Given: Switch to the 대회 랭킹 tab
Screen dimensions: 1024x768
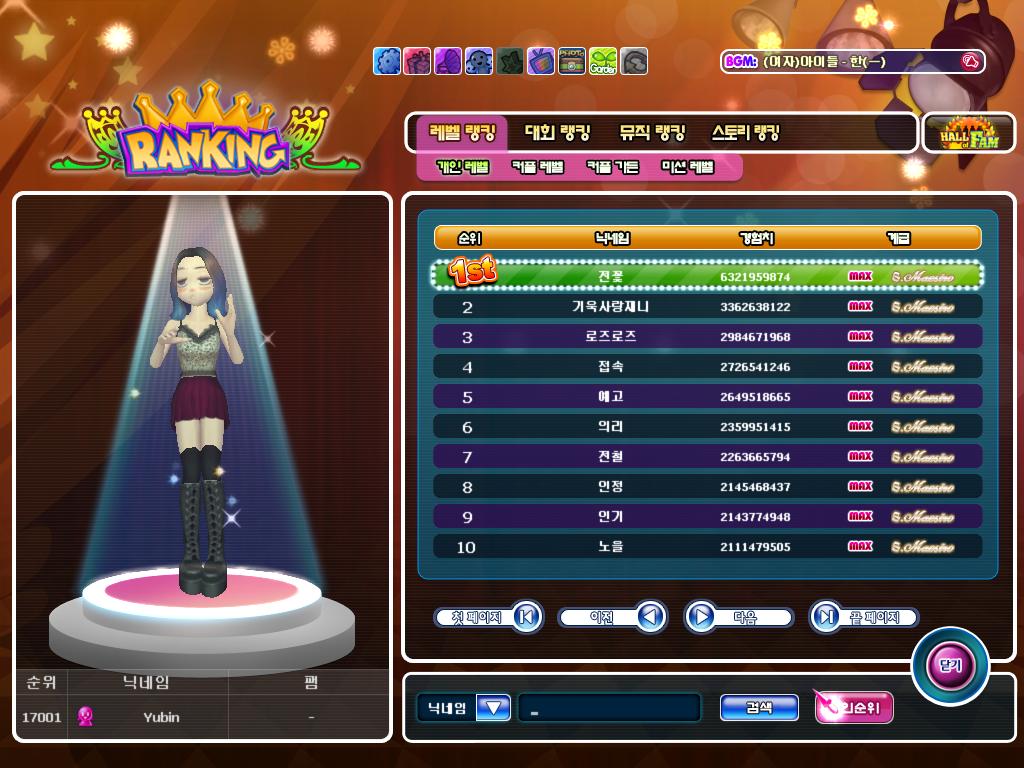Looking at the screenshot, I should [557, 133].
